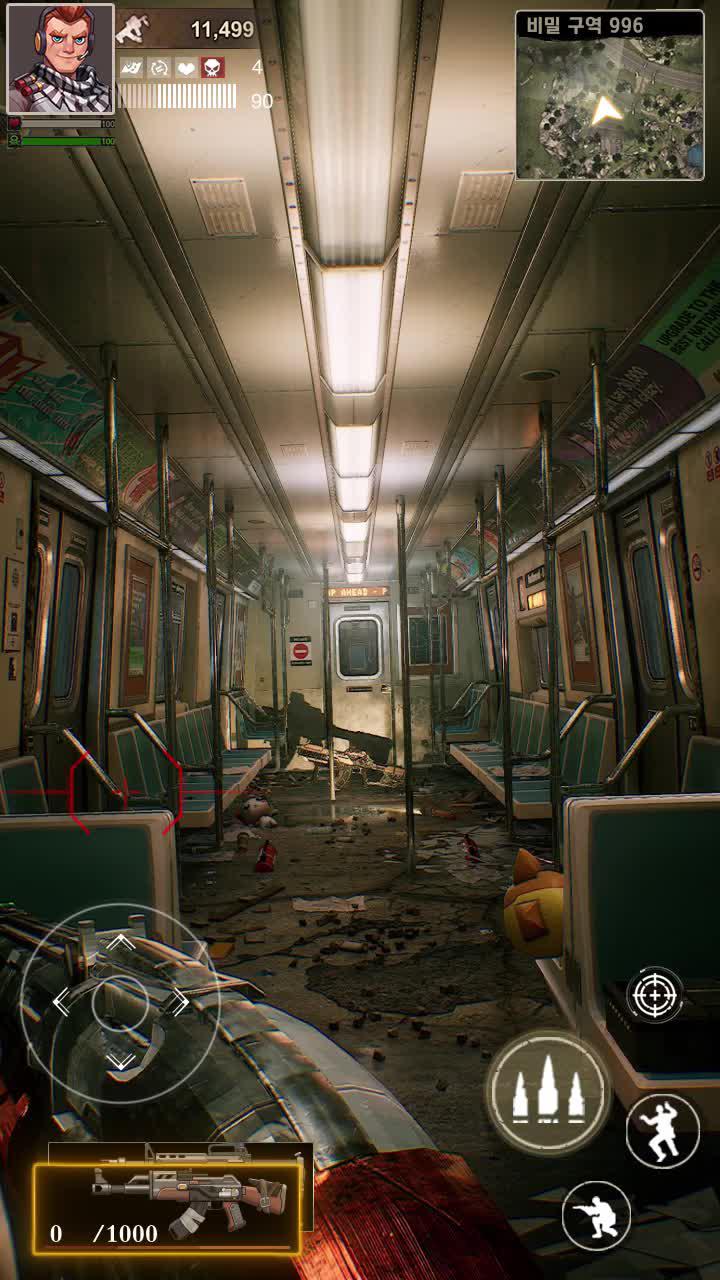Fire using the three-bullet button
This screenshot has width=720, height=1280.
pyautogui.click(x=547, y=1092)
